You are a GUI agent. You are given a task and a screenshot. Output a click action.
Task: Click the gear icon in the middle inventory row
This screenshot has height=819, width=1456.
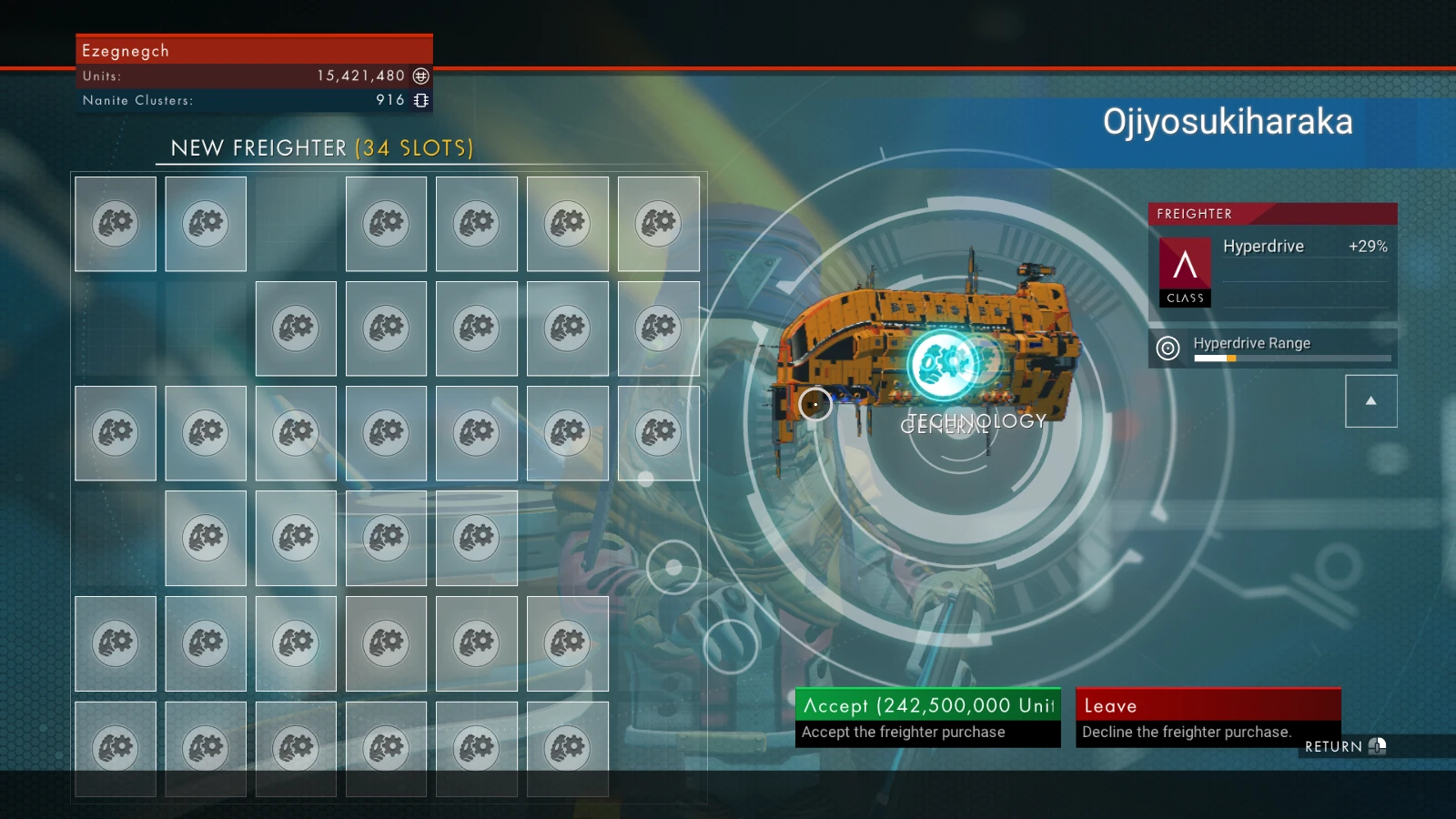[x=386, y=433]
